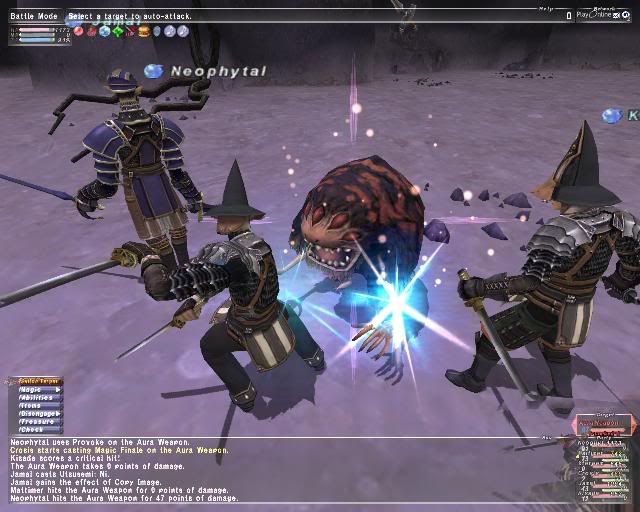This screenshot has height=512, width=640.
Task: Select the Aura Weapon target frame
Action: click(x=602, y=424)
